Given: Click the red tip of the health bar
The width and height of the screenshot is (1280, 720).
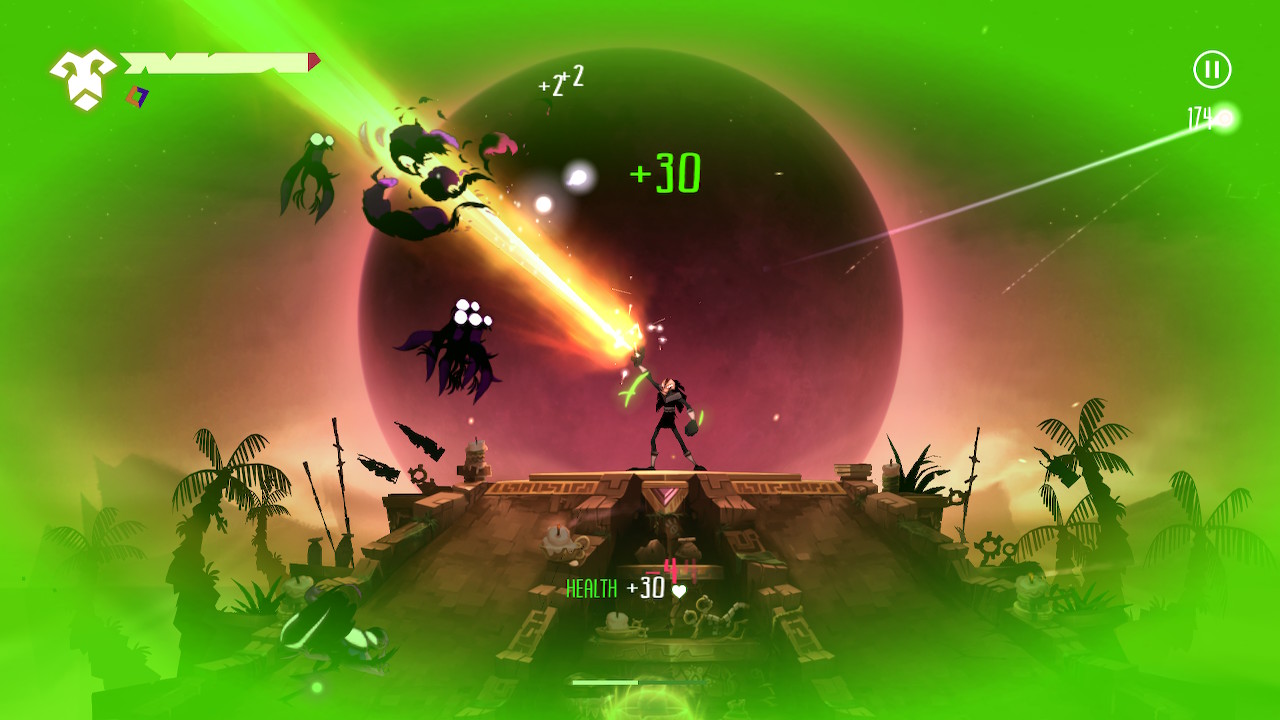Looking at the screenshot, I should click(312, 60).
